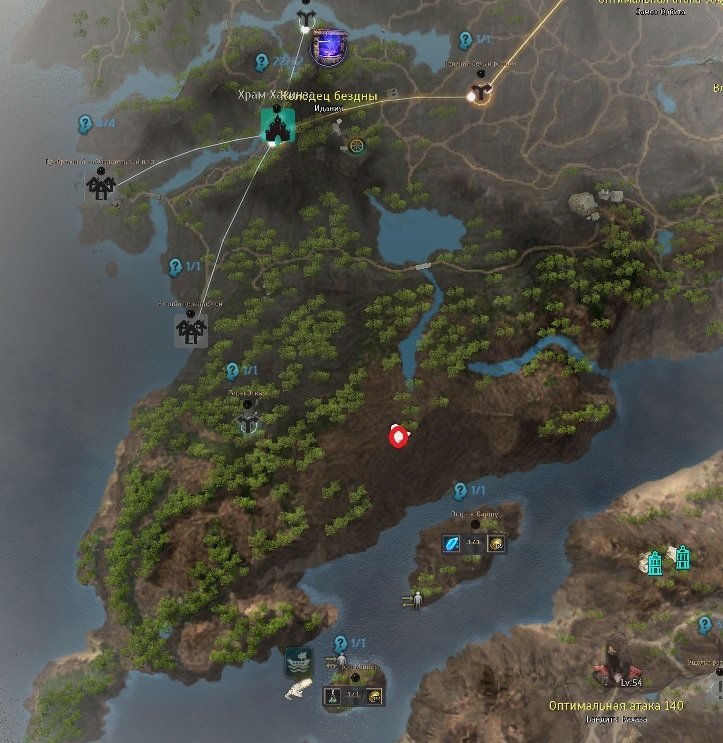Open the ship wharf icon by the southern coast
This screenshot has width=723, height=743.
[298, 660]
